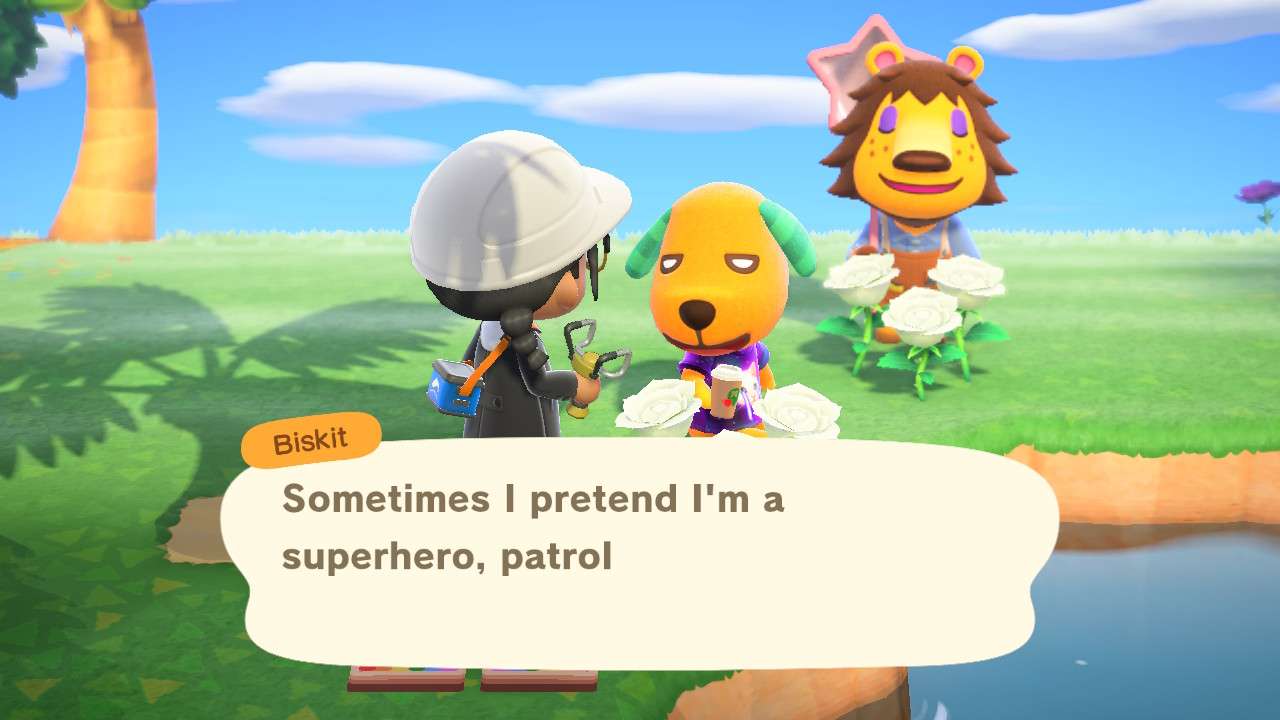Click the Biskit speaker name tag

coord(311,441)
